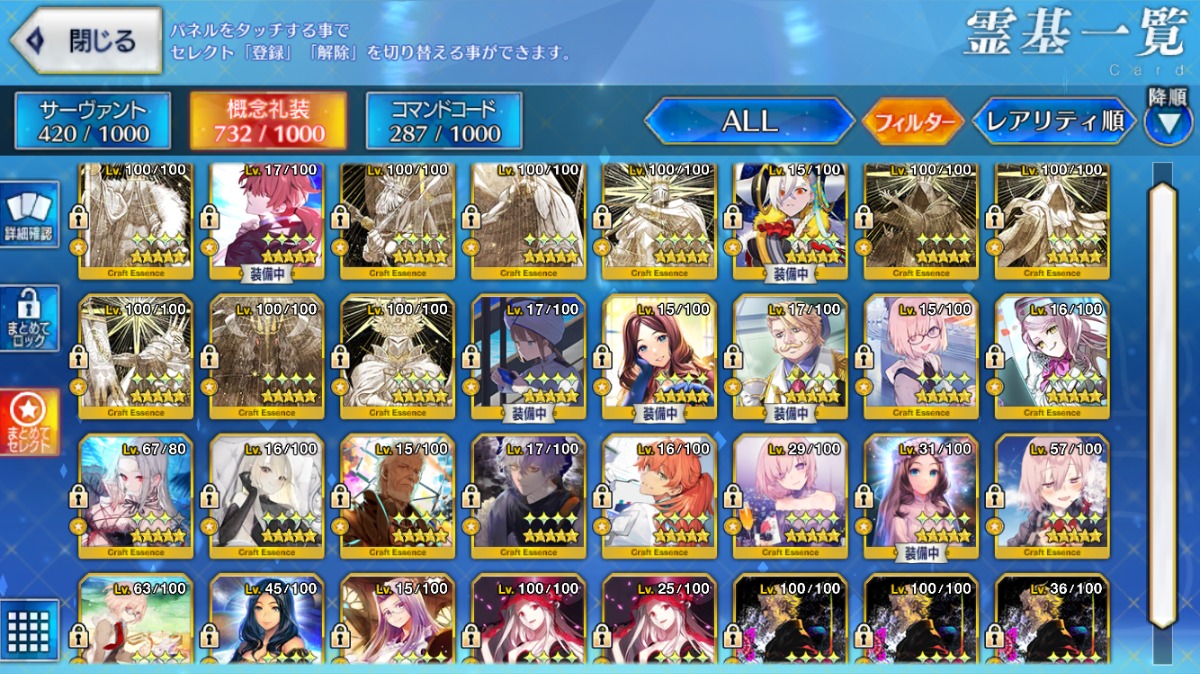Select the Lv. 57/100 craft essence card
Viewport: 1200px width, 674px height.
1052,496
